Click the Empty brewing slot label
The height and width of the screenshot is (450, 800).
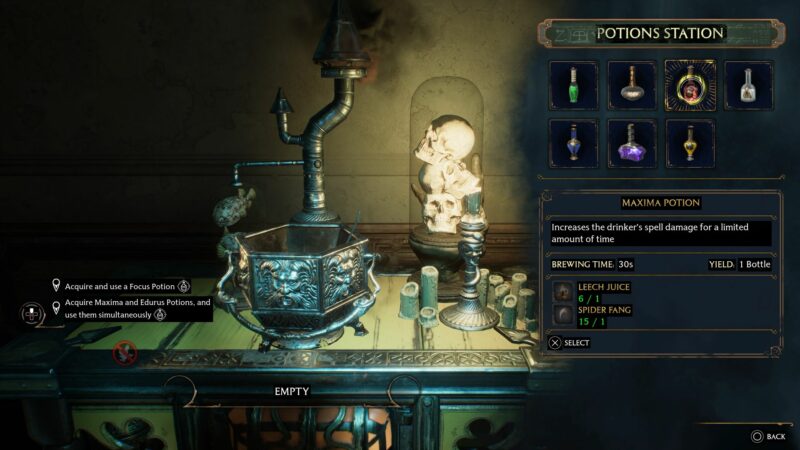292,391
